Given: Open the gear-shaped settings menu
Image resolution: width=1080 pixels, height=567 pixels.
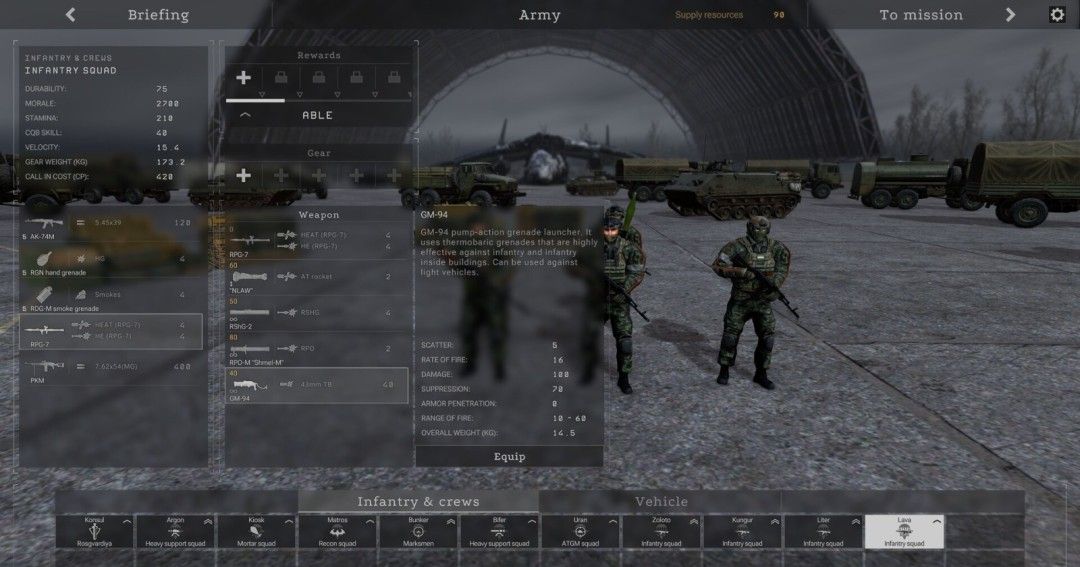Looking at the screenshot, I should tap(1057, 15).
